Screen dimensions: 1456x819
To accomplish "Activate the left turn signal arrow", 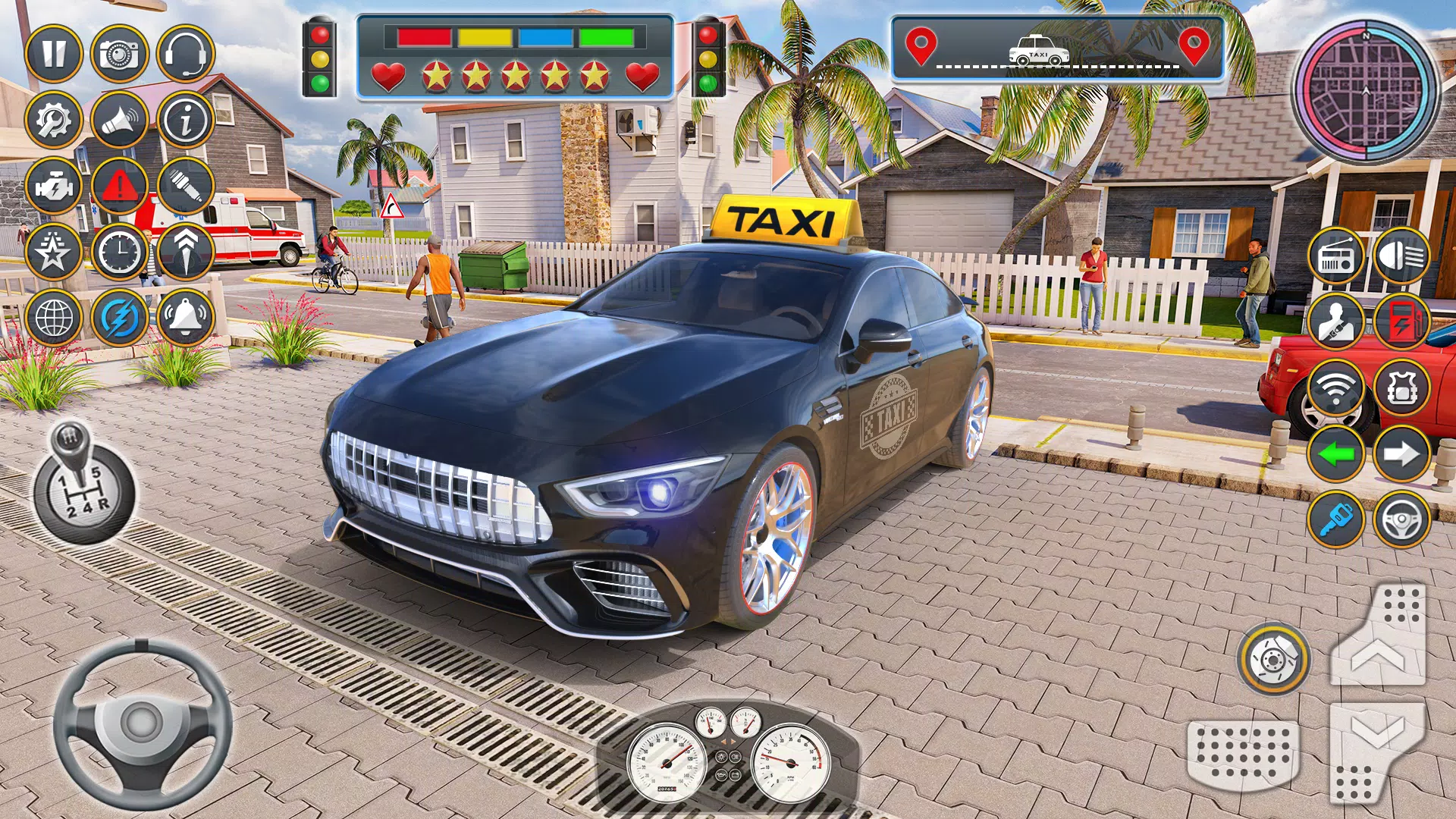I will click(1335, 454).
